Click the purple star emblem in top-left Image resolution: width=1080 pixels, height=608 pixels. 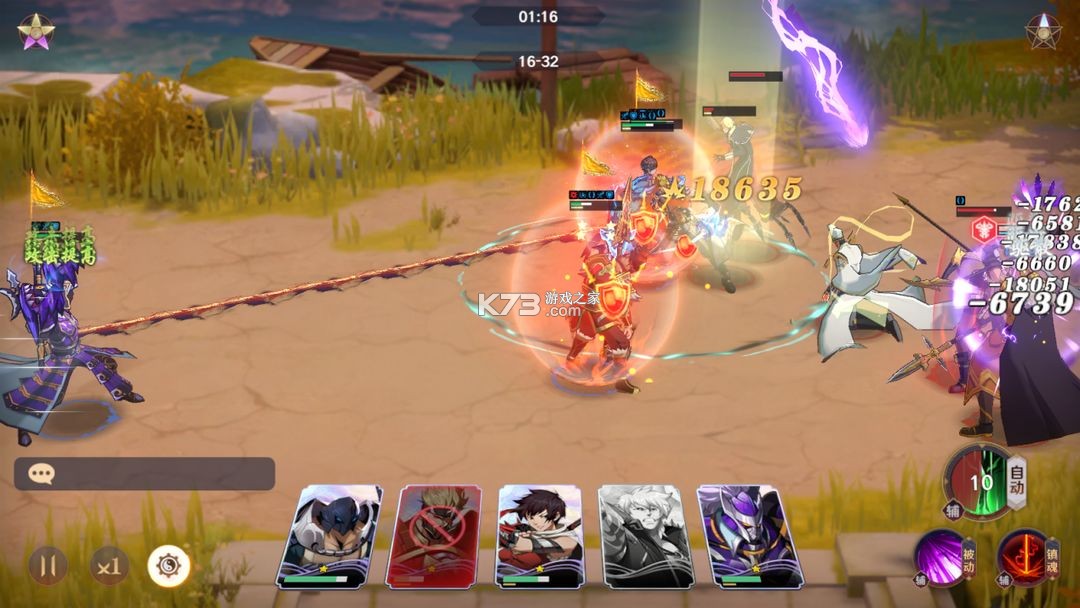(x=36, y=31)
